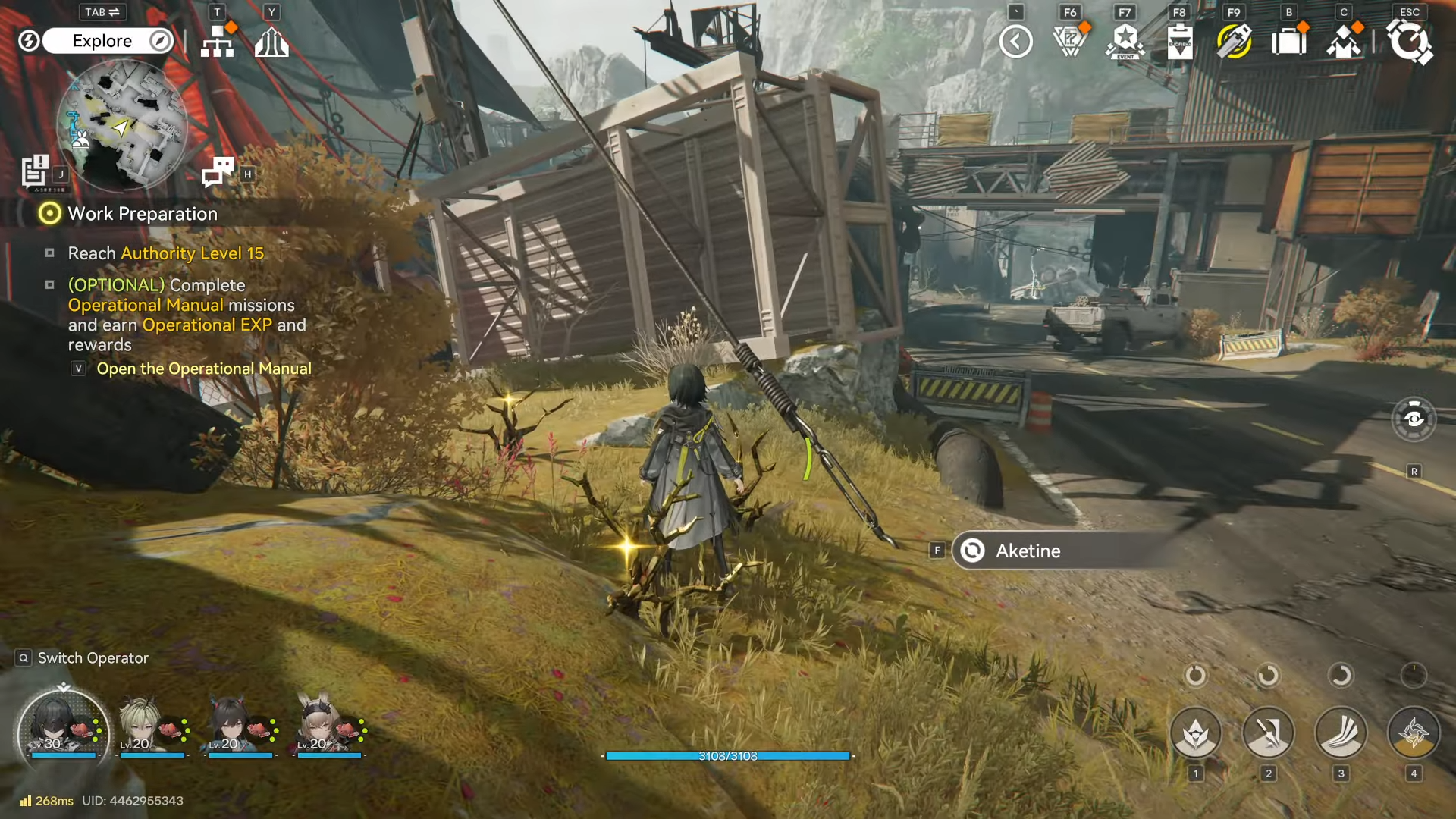The height and width of the screenshot is (819, 1456).
Task: Open the Operational Manual link
Action: coord(203,369)
